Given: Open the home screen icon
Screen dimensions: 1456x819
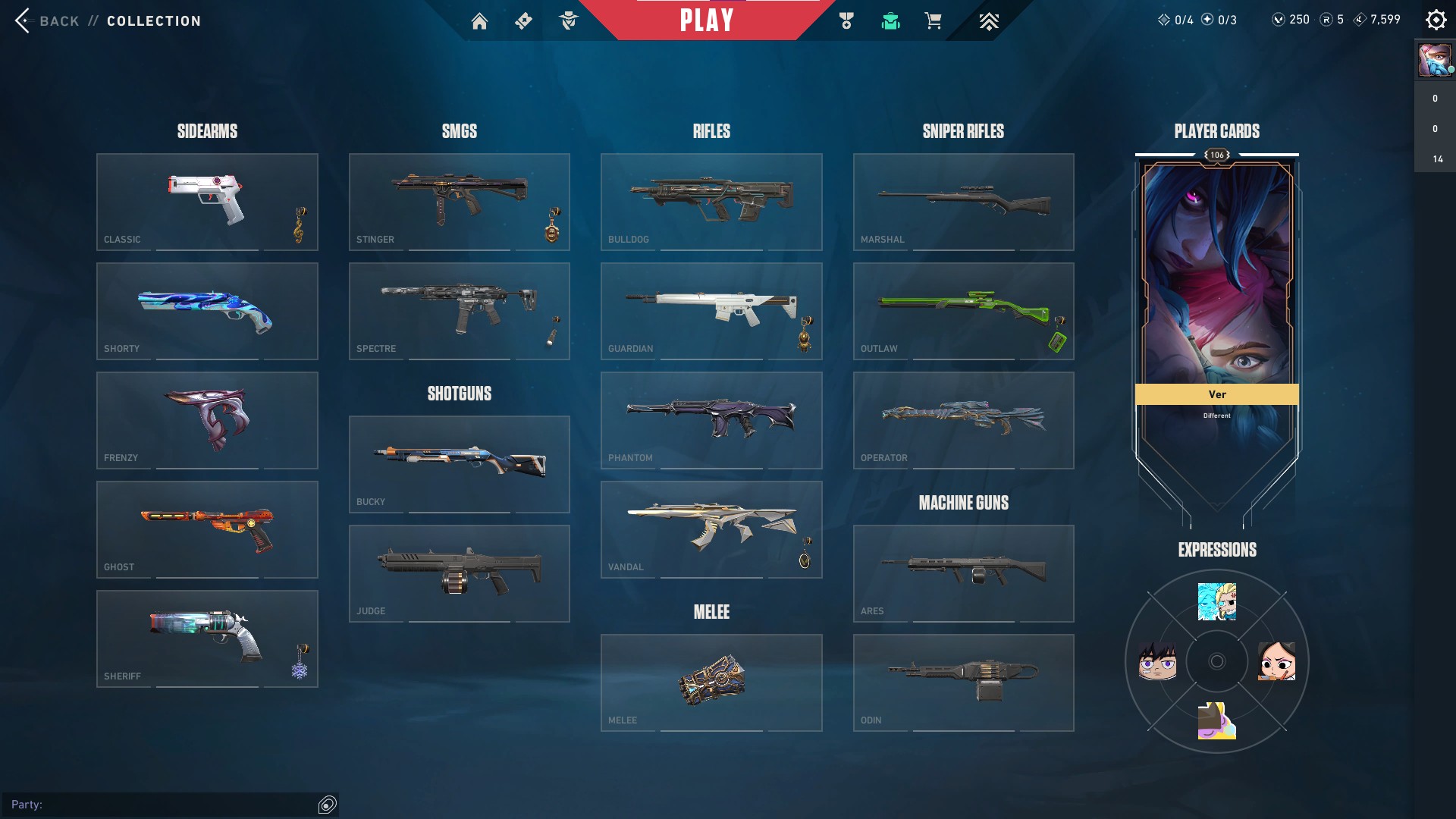Looking at the screenshot, I should pos(479,21).
